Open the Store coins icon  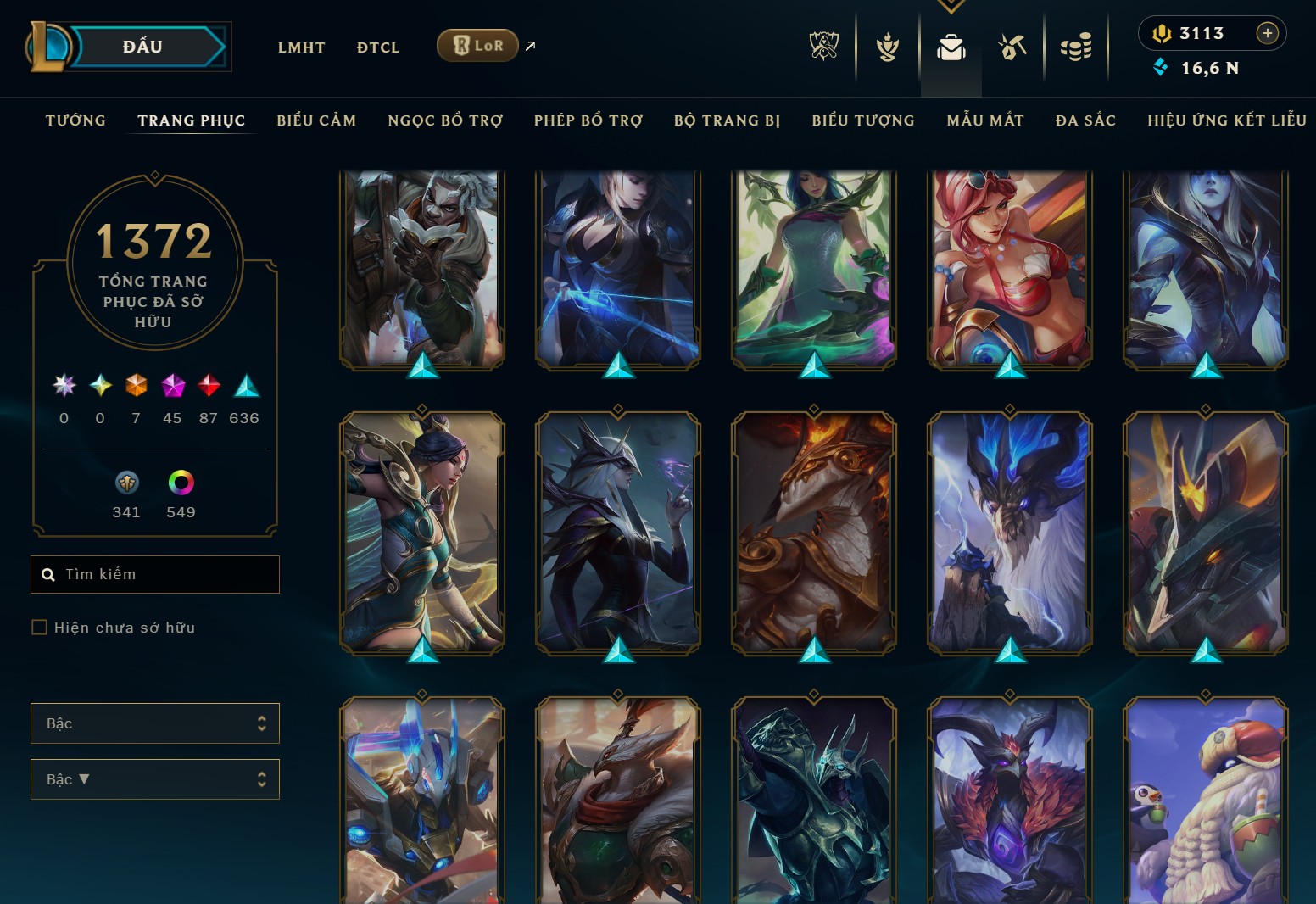(x=1076, y=48)
